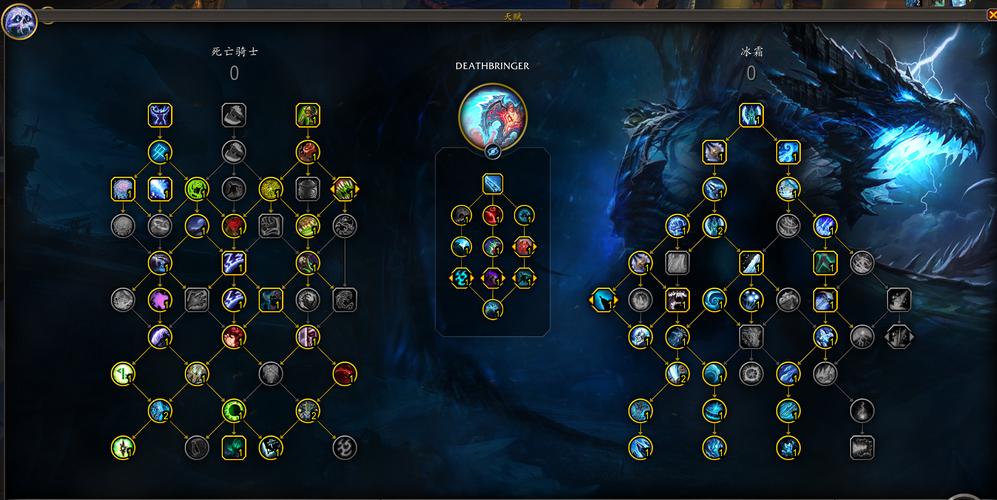Pick the blue hexagonal choice node in Frost tree
This screenshot has height=500, width=997.
(604, 298)
